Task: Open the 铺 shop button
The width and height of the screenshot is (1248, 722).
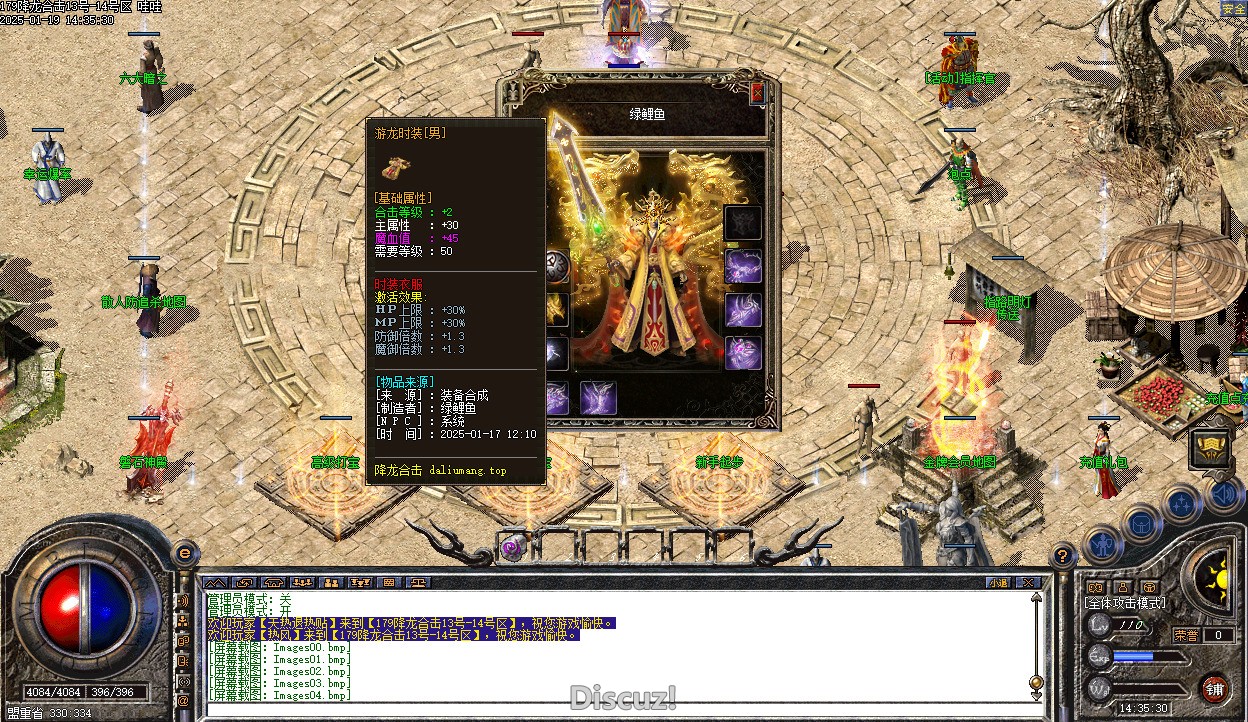Action: 1215,689
